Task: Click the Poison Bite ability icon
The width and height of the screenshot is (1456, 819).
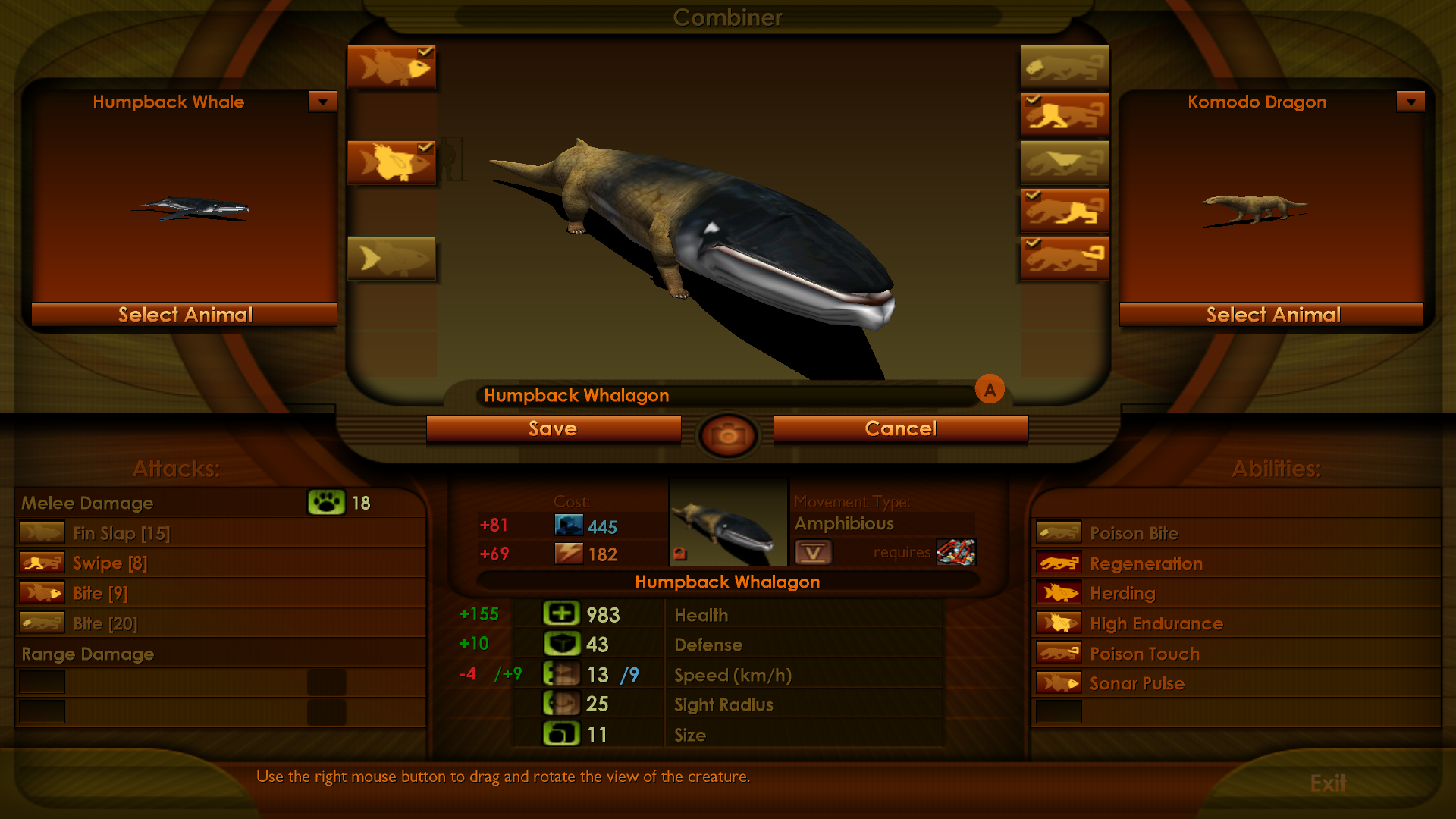Action: (x=1059, y=532)
